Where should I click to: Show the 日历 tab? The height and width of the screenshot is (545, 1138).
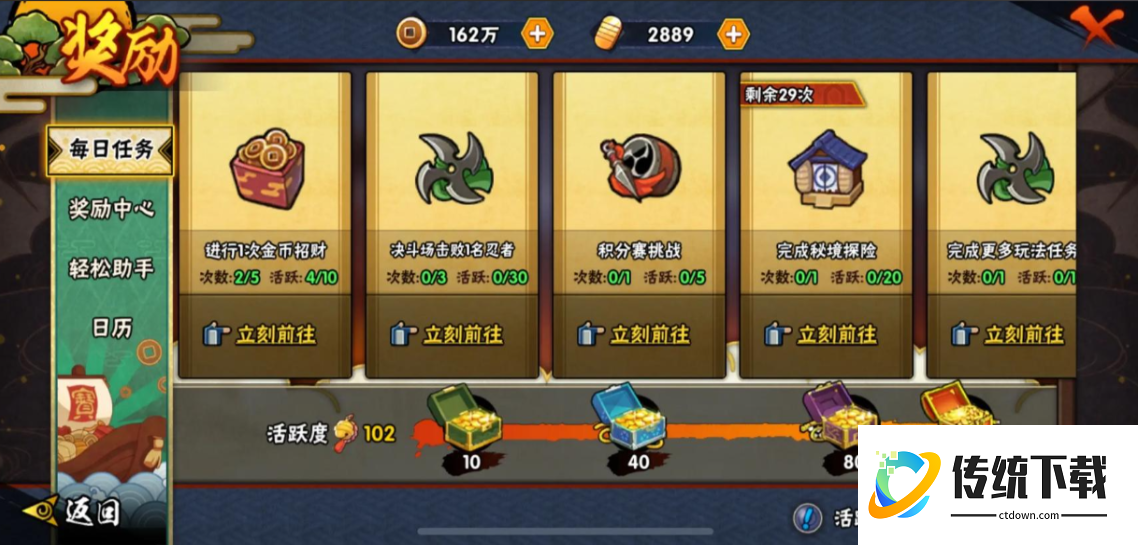[x=111, y=327]
